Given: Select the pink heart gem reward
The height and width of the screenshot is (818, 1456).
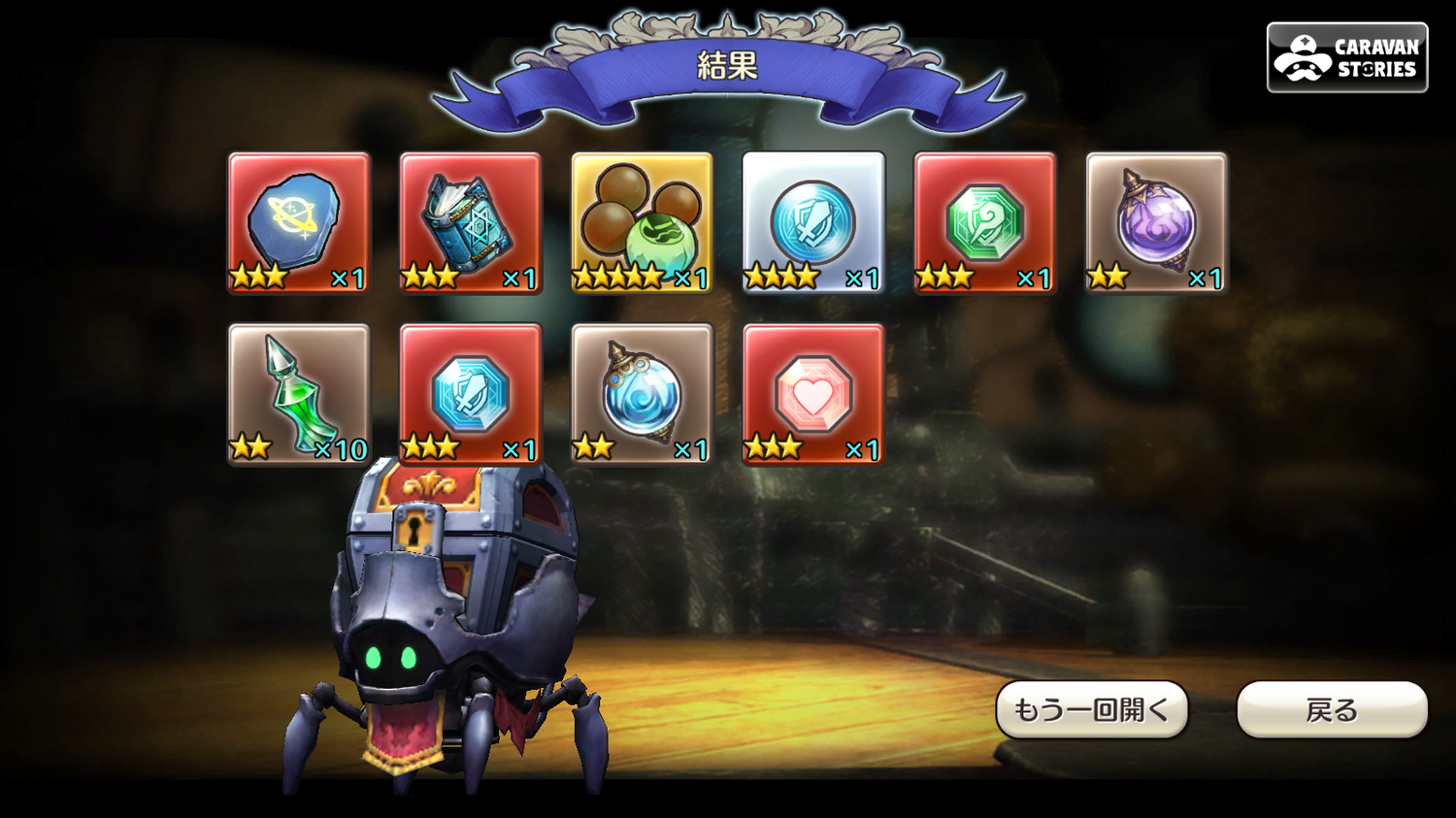Looking at the screenshot, I should pos(813,394).
